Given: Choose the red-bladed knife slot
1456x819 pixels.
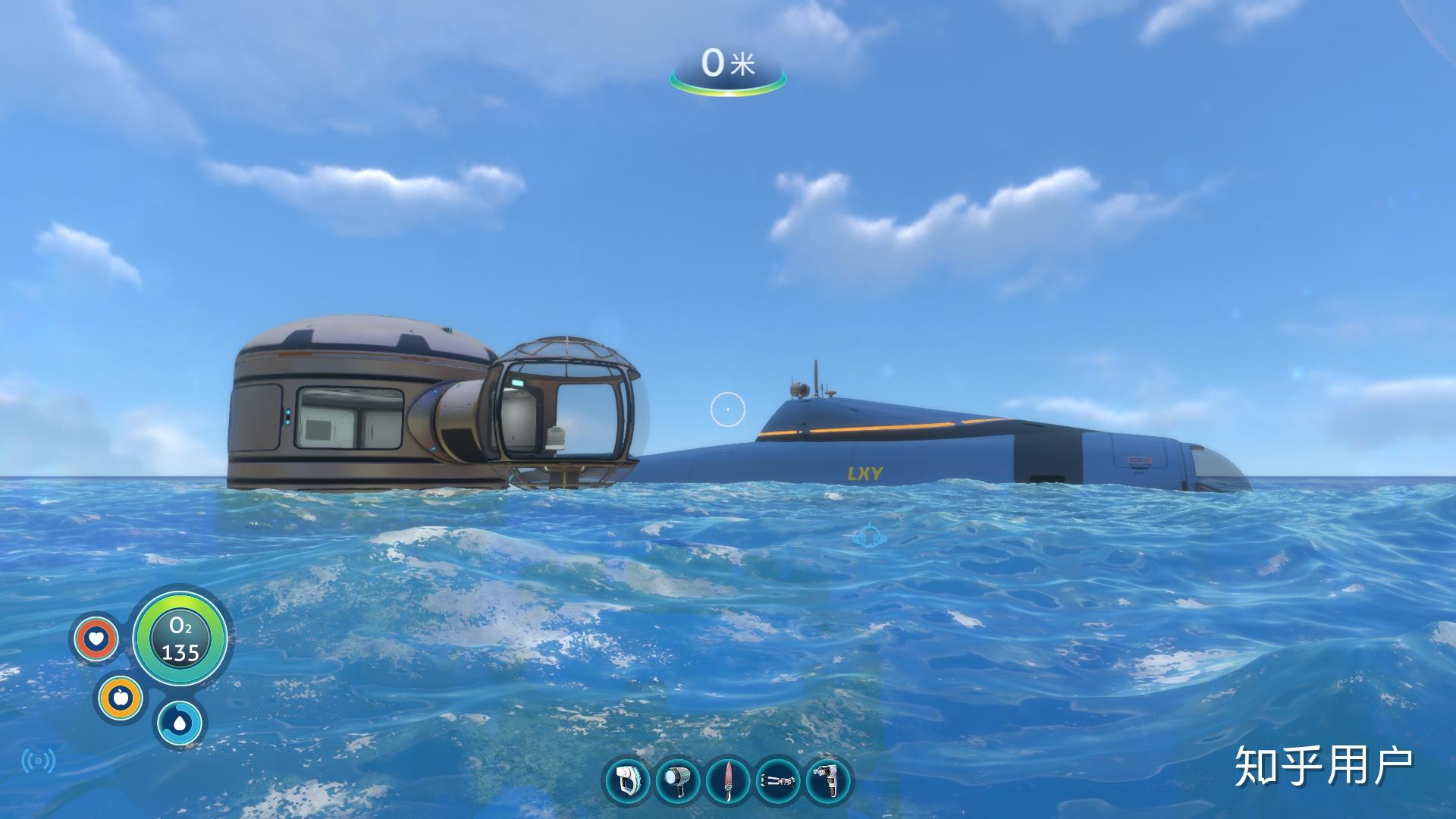Looking at the screenshot, I should tap(728, 780).
